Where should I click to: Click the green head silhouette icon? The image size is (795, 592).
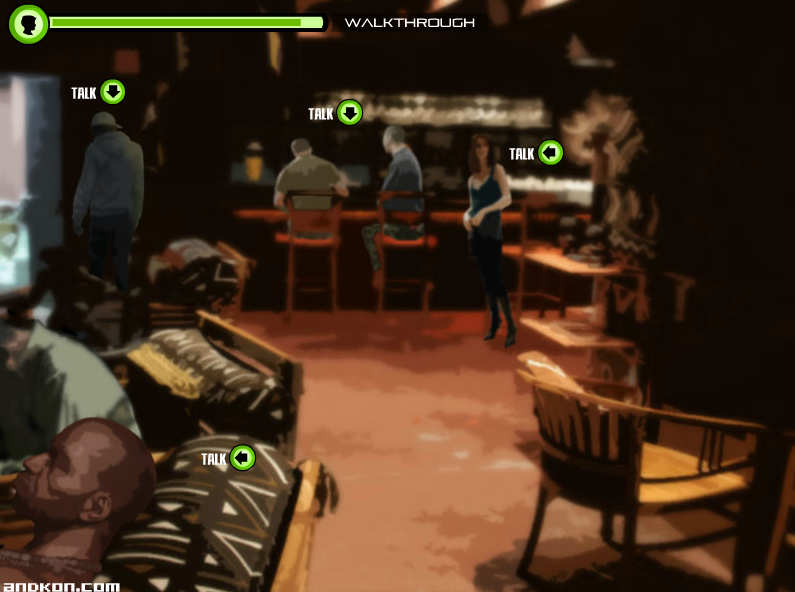click(x=28, y=23)
